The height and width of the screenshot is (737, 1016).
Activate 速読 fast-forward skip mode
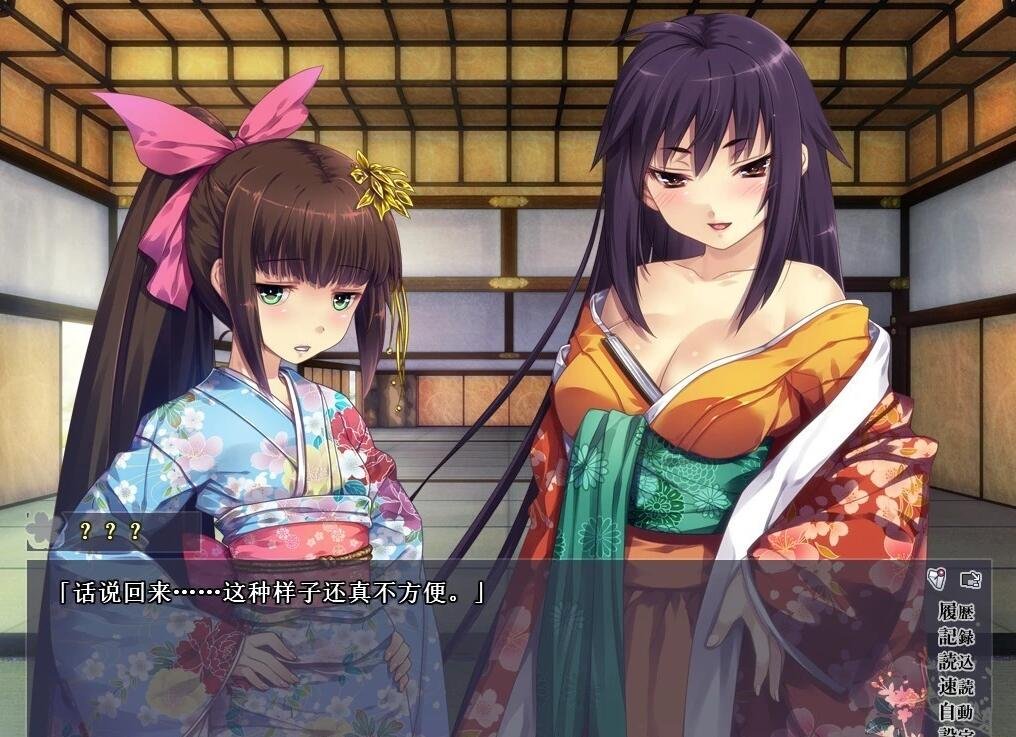coord(955,686)
